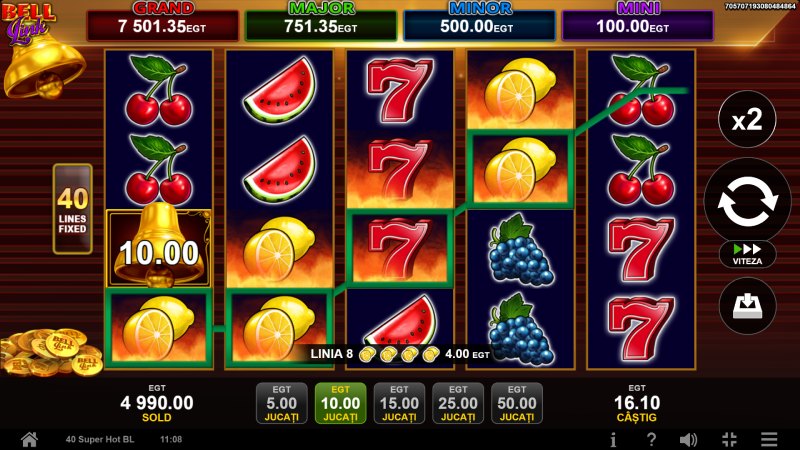The image size is (800, 450).
Task: Choose the 50.00 EGT bet button
Action: pos(516,403)
